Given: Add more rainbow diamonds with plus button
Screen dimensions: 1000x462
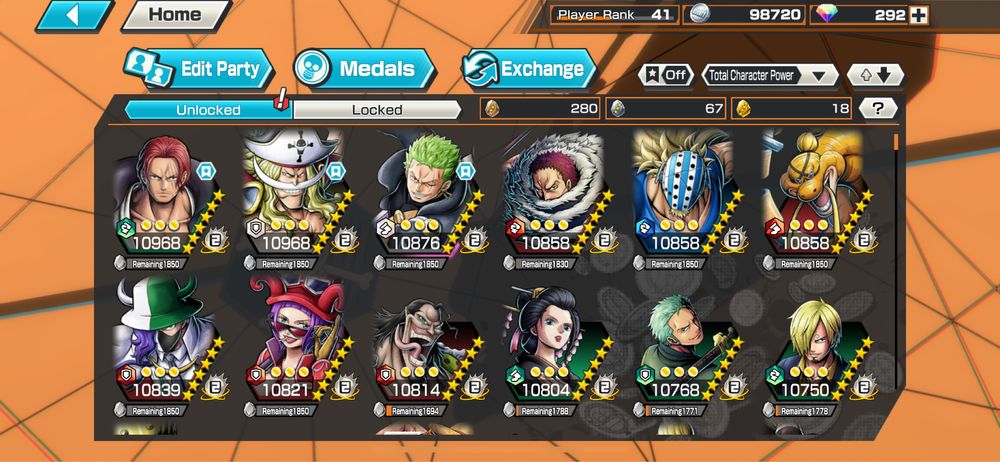Looking at the screenshot, I should [919, 15].
